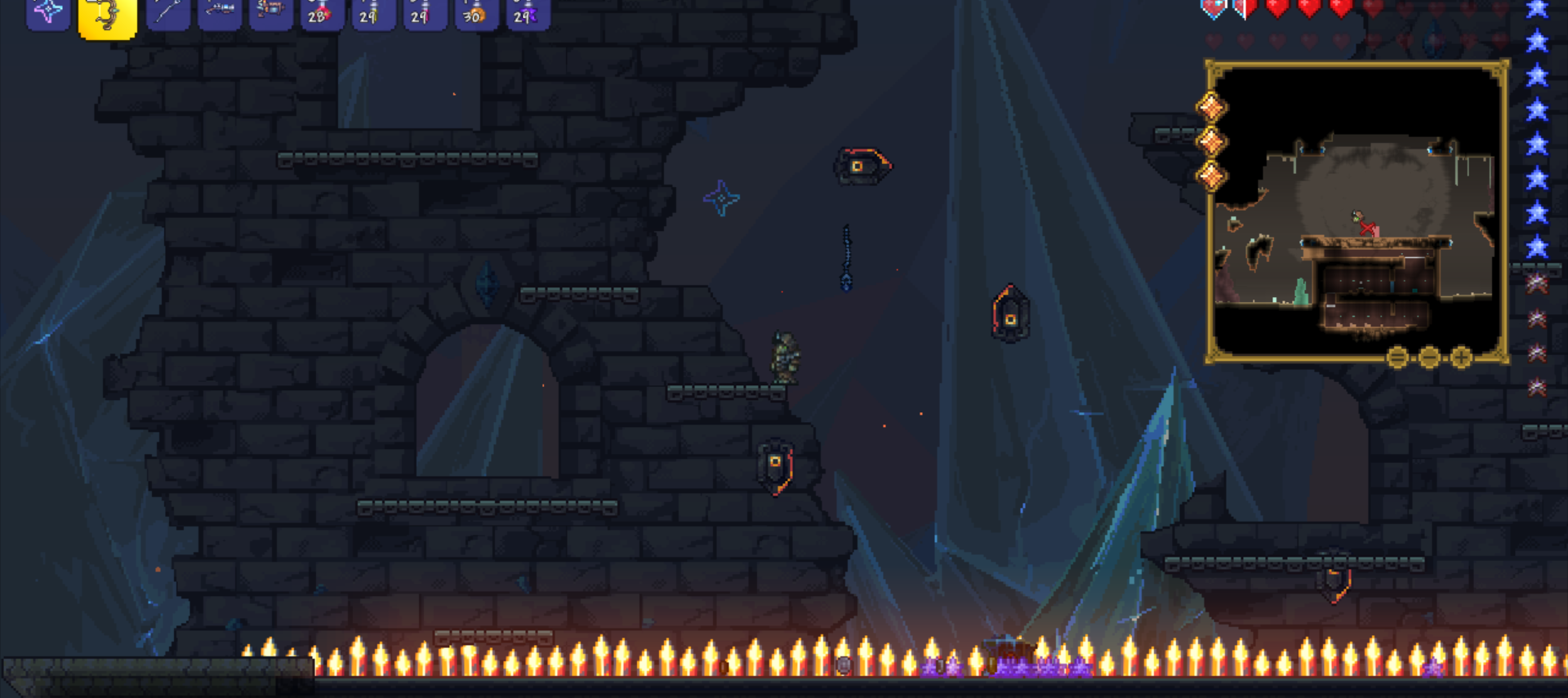
Task: Select the spear weapon in hotbar slot 3
Action: (167, 13)
